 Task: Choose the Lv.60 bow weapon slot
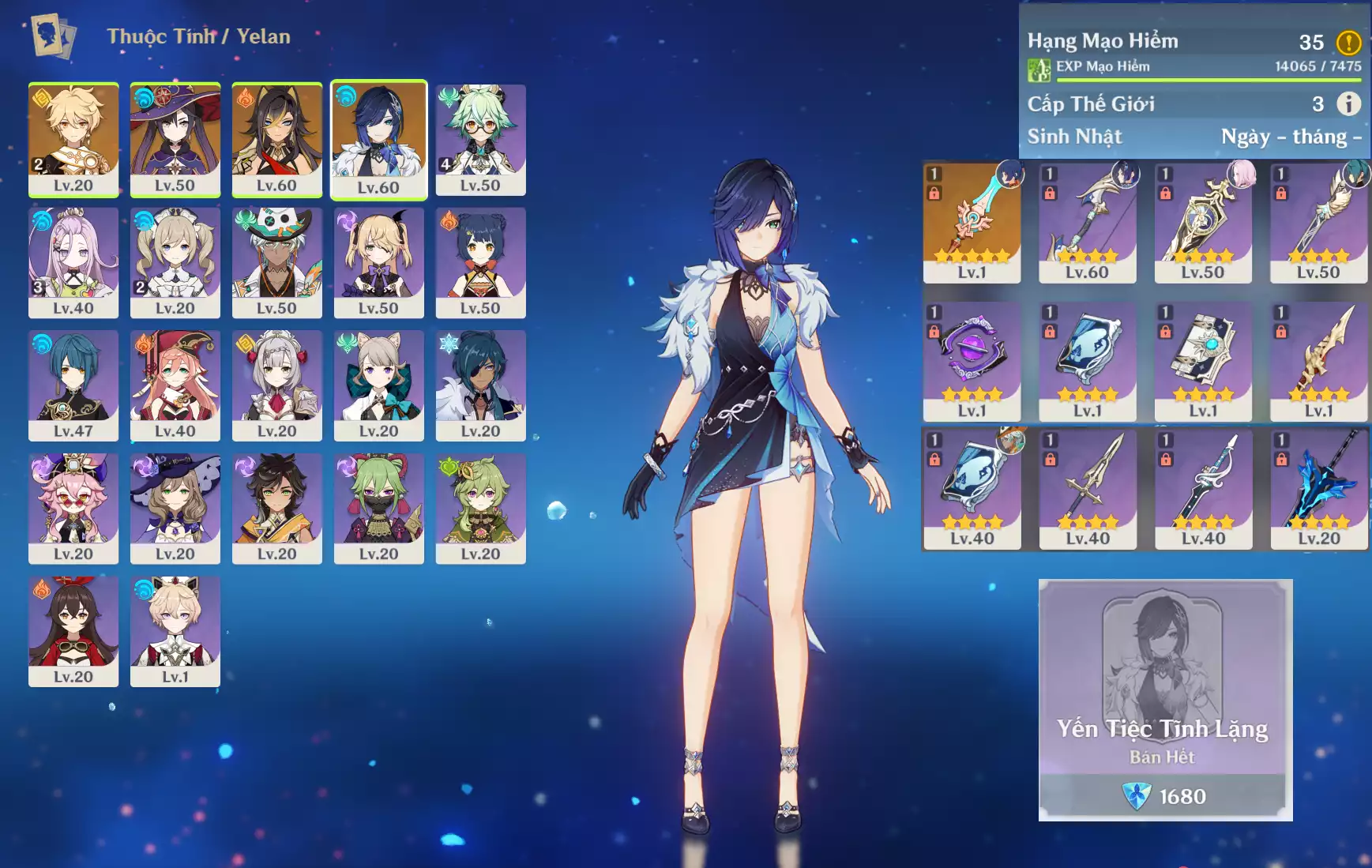coord(1088,222)
